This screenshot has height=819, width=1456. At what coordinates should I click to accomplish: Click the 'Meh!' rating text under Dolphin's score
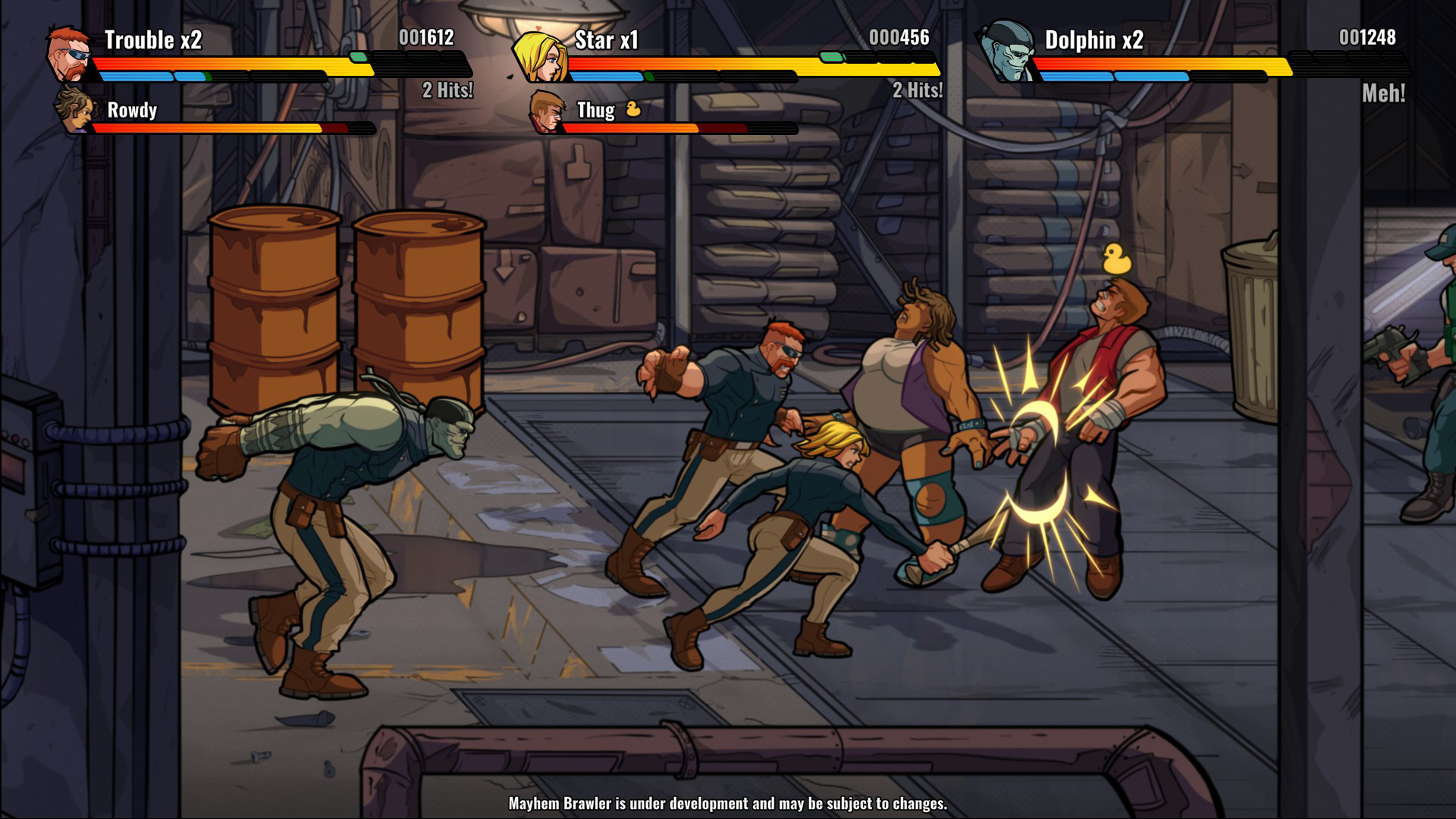click(1385, 93)
